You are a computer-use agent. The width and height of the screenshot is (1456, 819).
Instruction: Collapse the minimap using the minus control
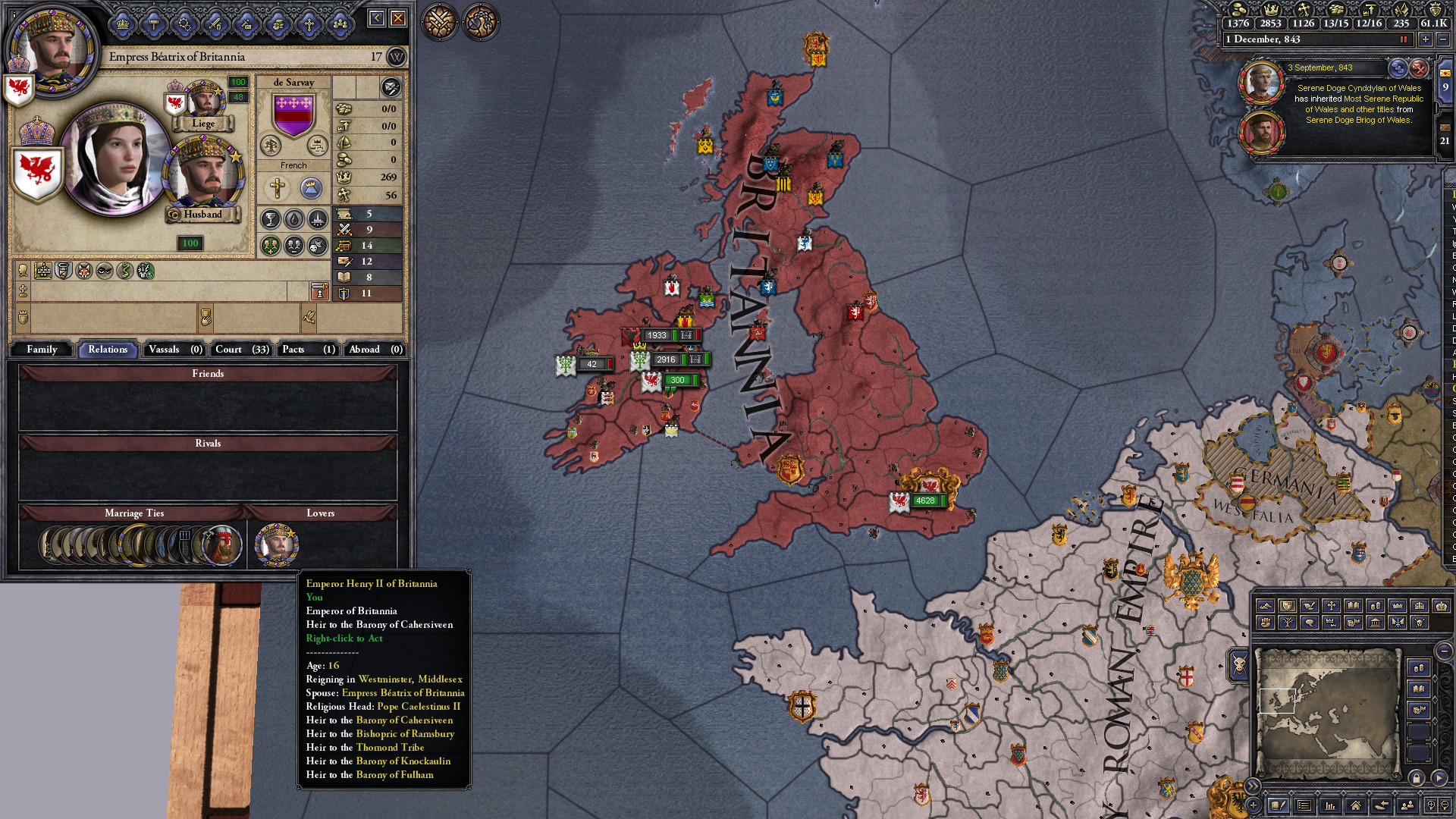(1443, 651)
